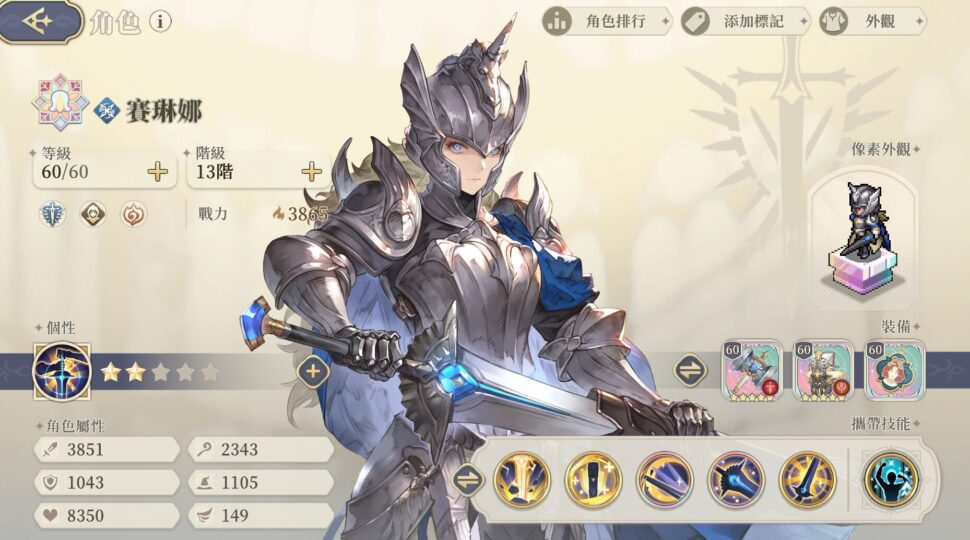The image size is (970, 540).
Task: Upgrade personality stars with the plus button
Action: click(x=312, y=371)
